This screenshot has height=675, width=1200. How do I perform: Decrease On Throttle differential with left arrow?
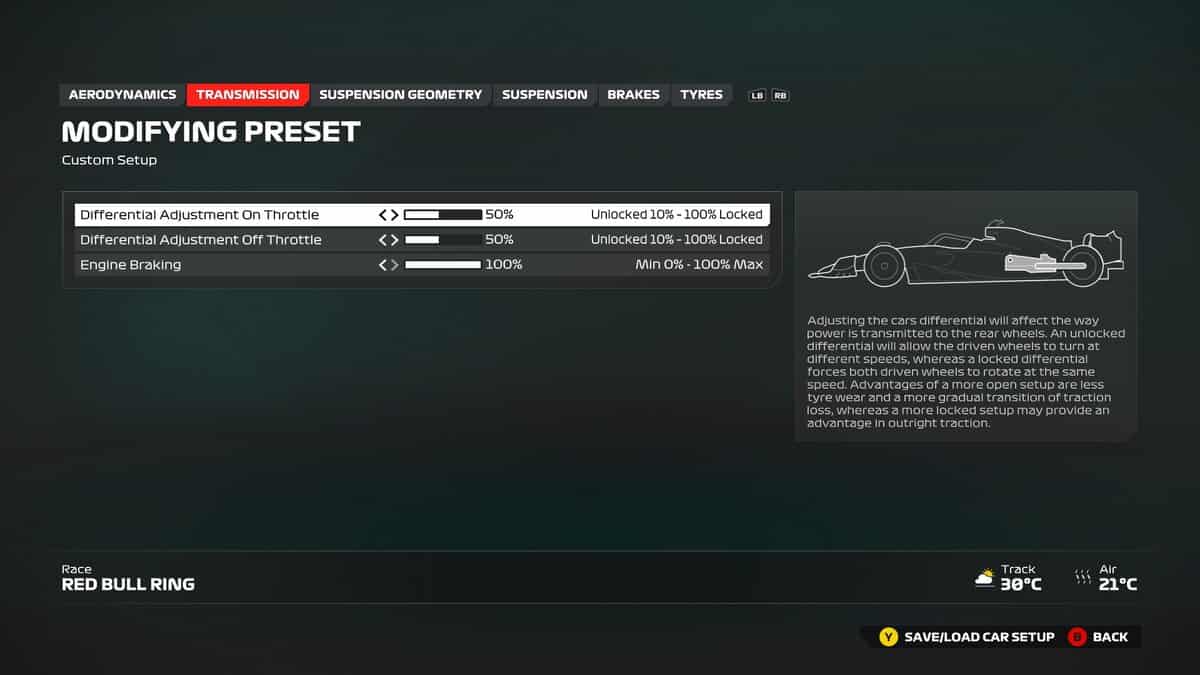point(383,215)
